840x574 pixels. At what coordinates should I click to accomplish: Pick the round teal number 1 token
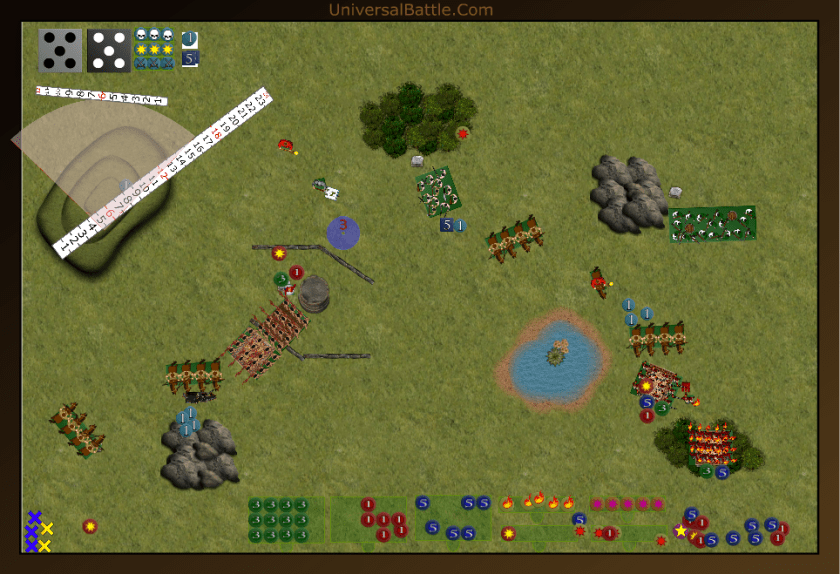[190, 39]
